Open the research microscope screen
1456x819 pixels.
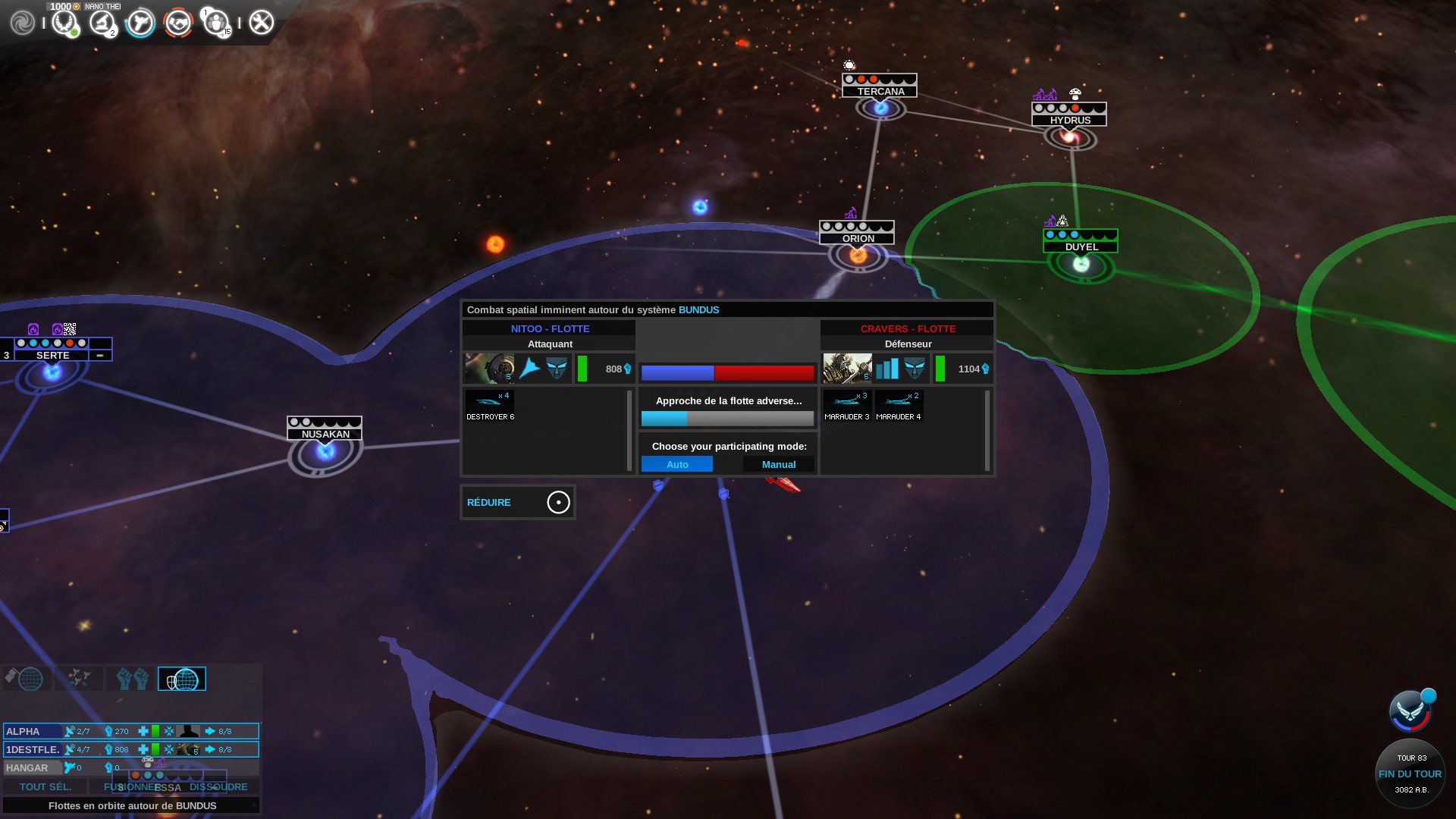[102, 23]
